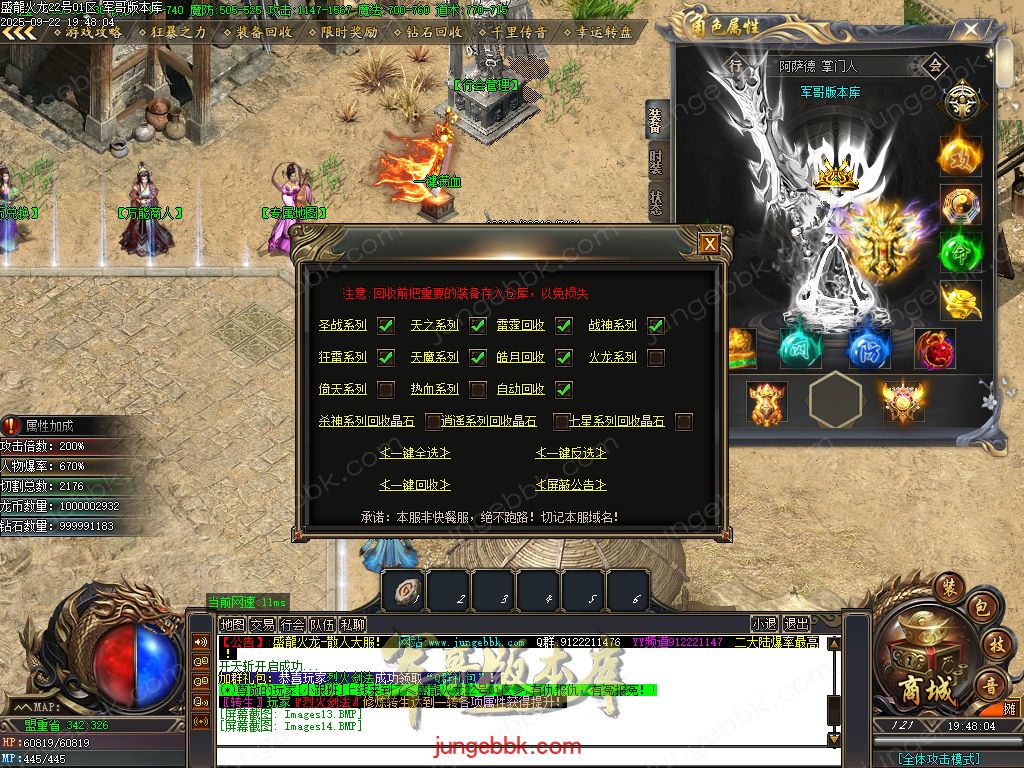Close the equipment recycle dialog
Image resolution: width=1024 pixels, height=768 pixels.
[709, 243]
